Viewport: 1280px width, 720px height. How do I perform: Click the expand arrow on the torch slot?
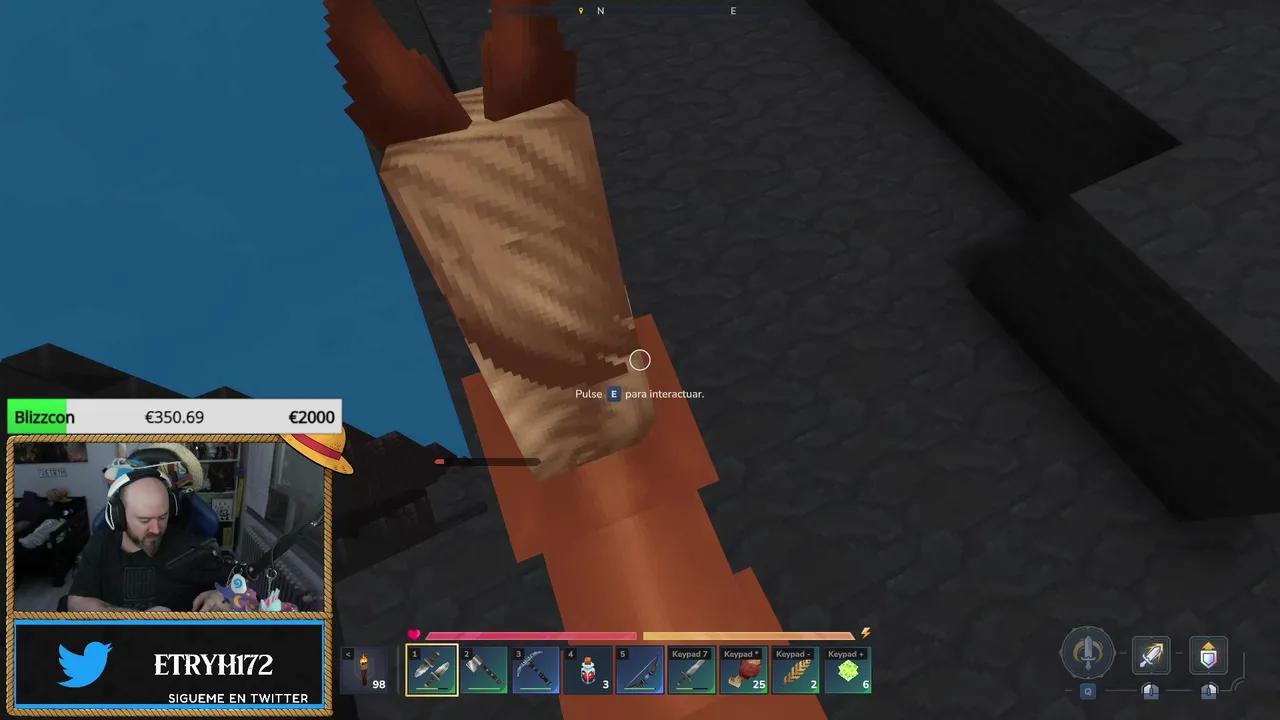click(347, 653)
